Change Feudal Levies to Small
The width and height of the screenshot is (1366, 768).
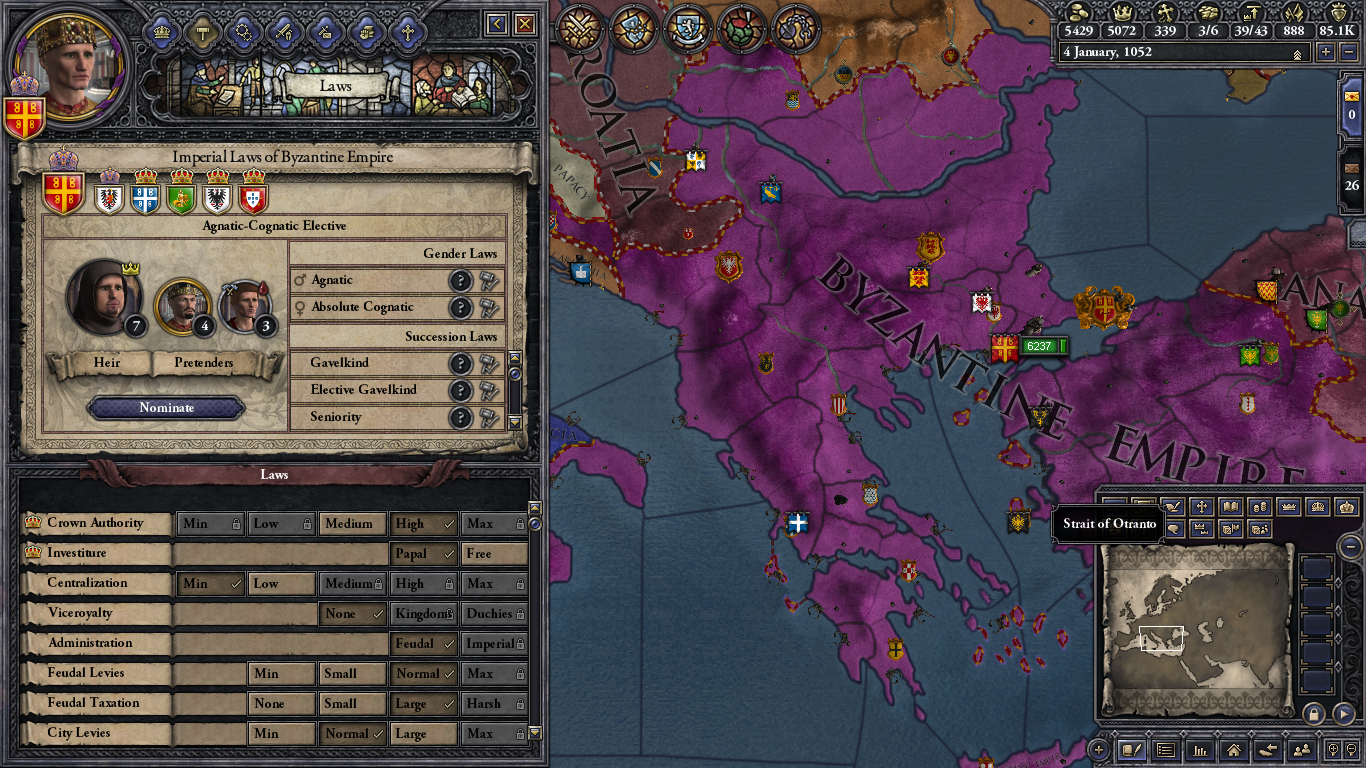coord(352,674)
